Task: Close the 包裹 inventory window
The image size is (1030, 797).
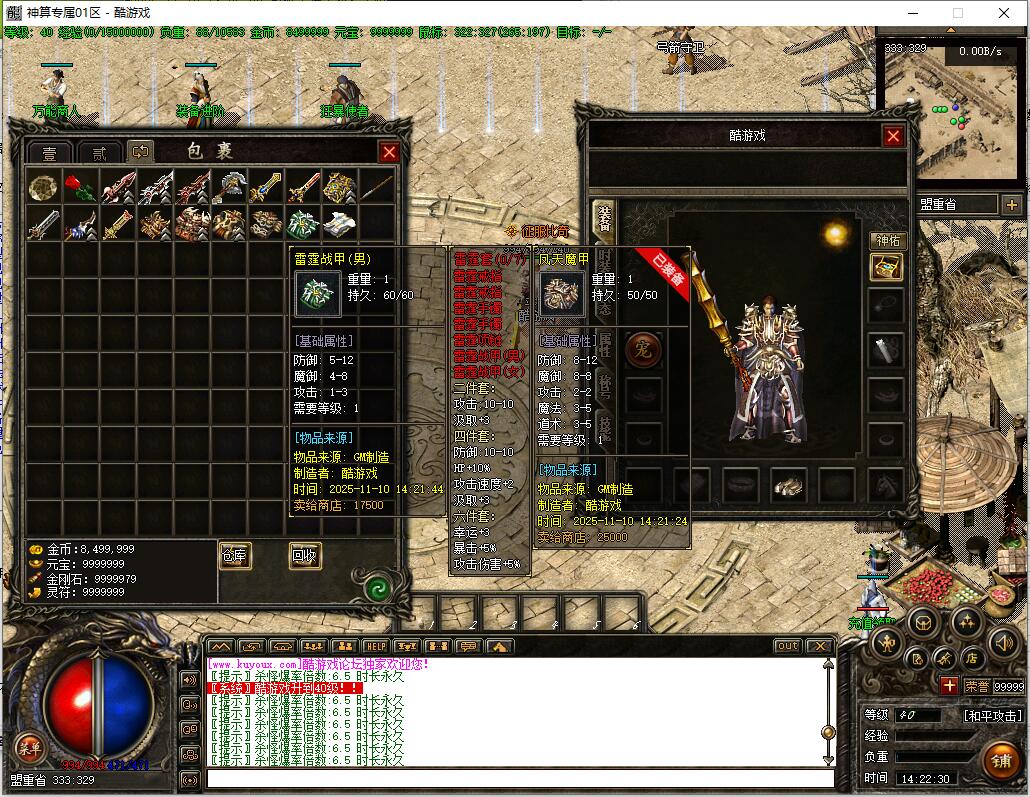Action: tap(389, 152)
